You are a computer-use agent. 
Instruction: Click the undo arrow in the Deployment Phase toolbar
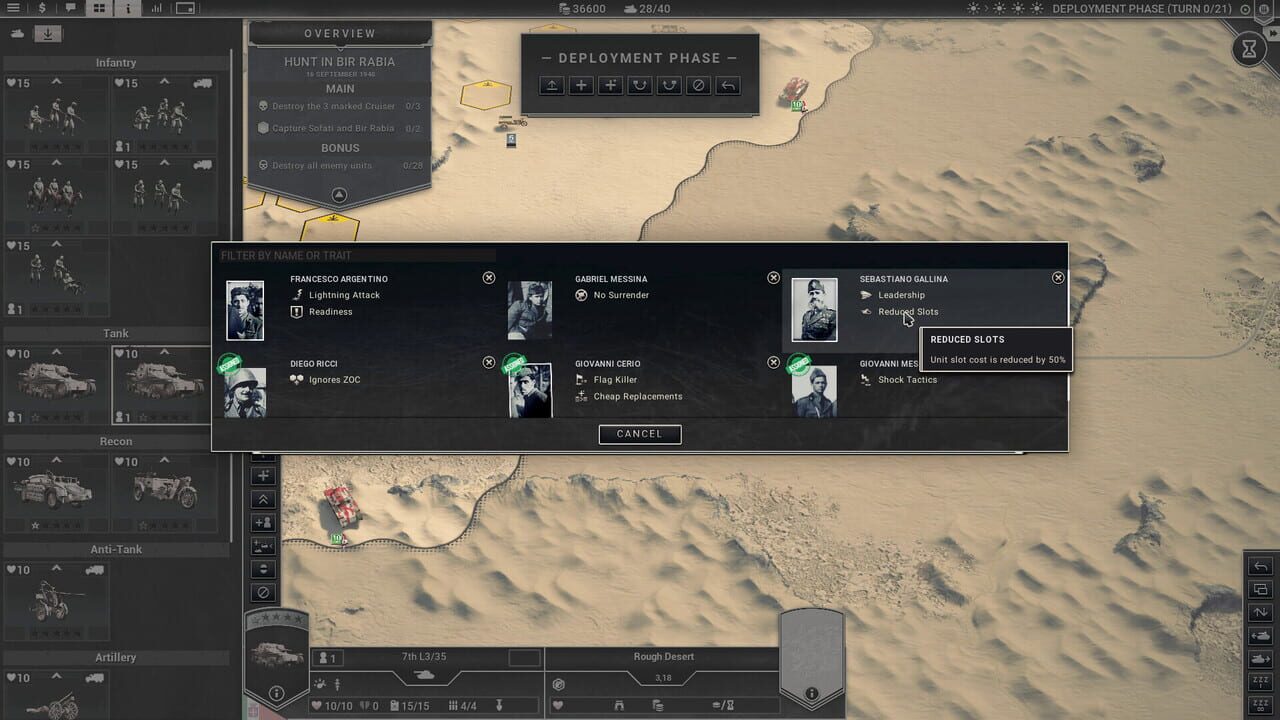[728, 85]
